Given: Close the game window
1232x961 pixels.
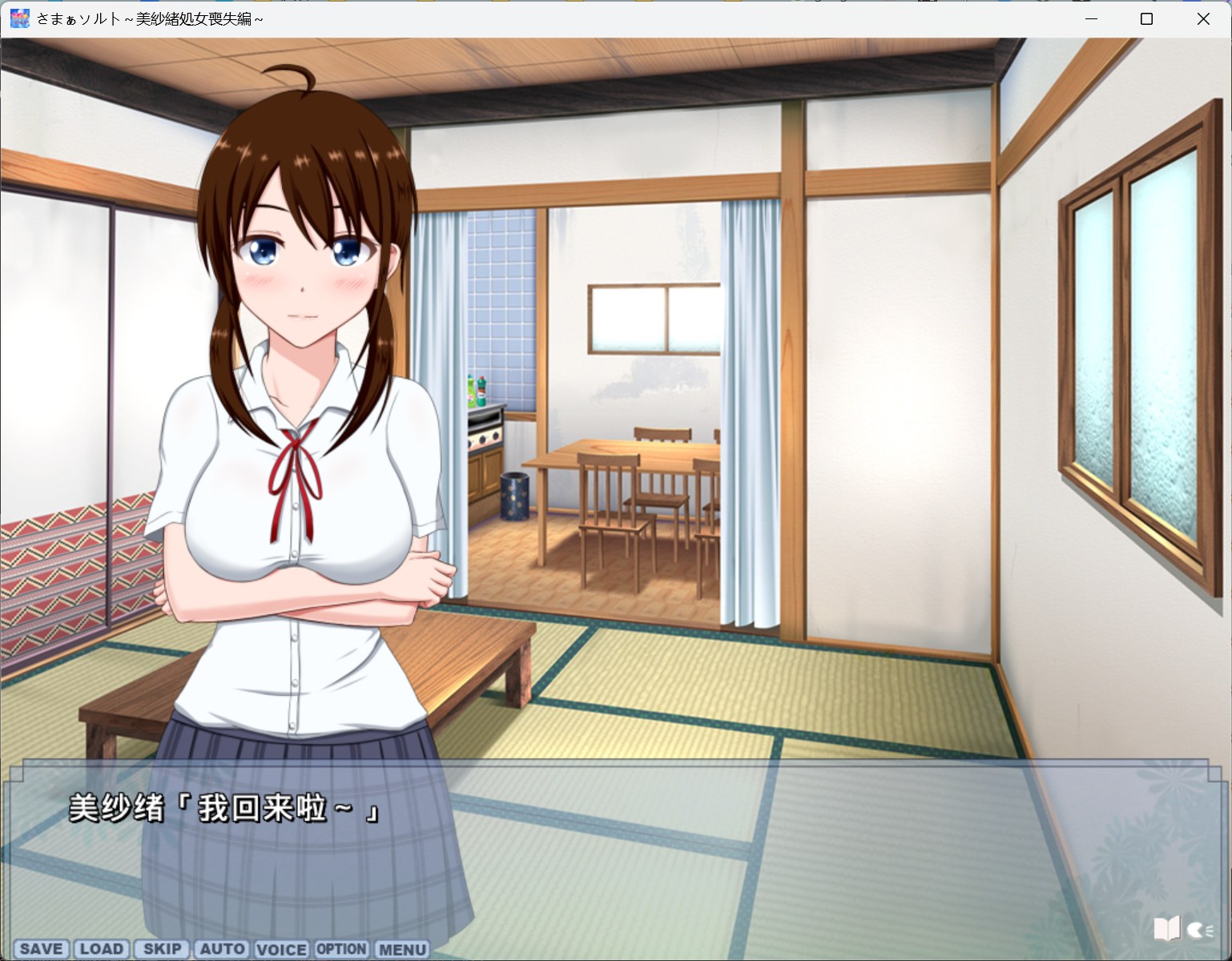Looking at the screenshot, I should pos(1203,19).
